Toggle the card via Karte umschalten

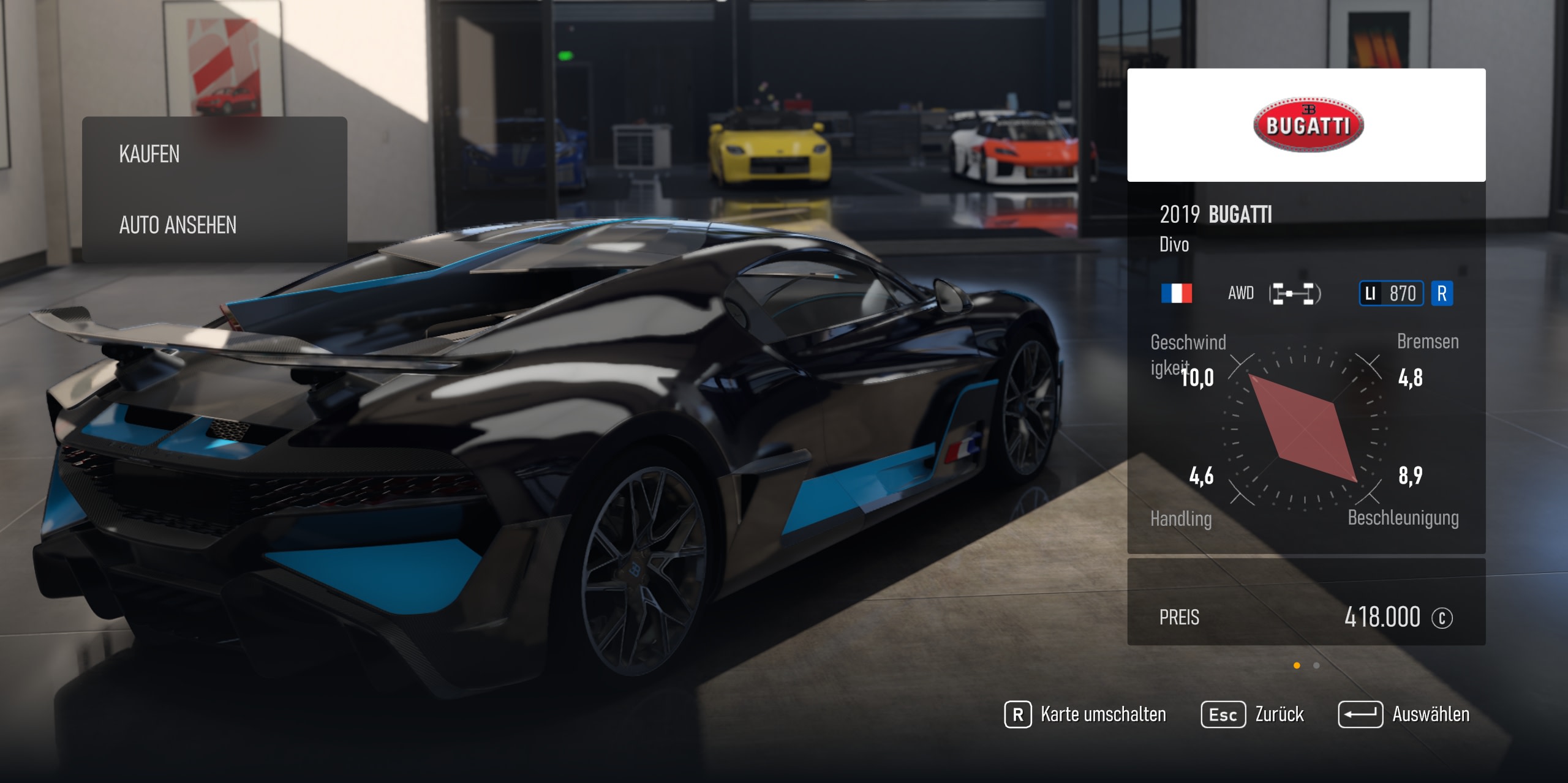pyautogui.click(x=1085, y=714)
